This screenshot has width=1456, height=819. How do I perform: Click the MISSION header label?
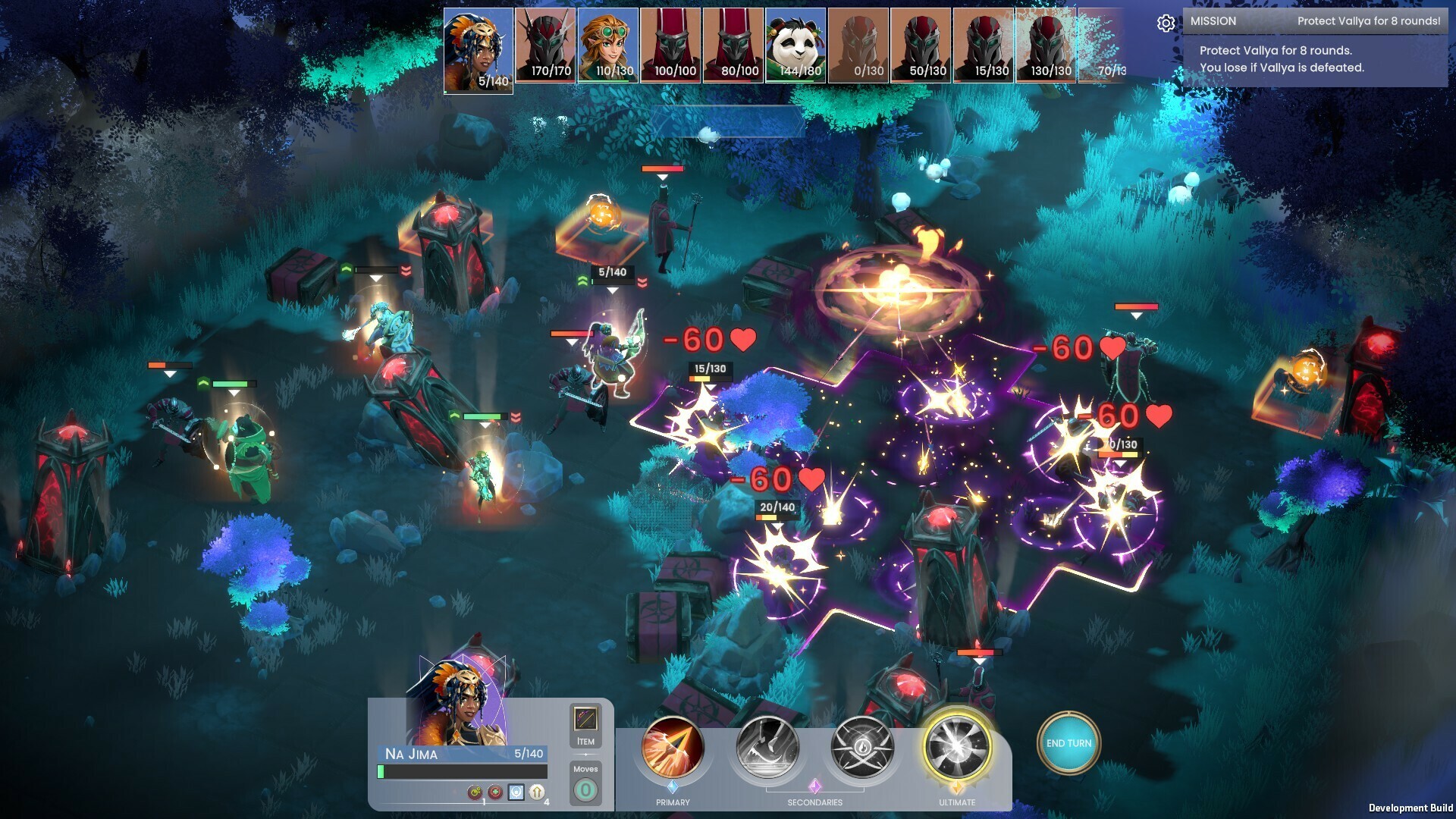point(1214,21)
